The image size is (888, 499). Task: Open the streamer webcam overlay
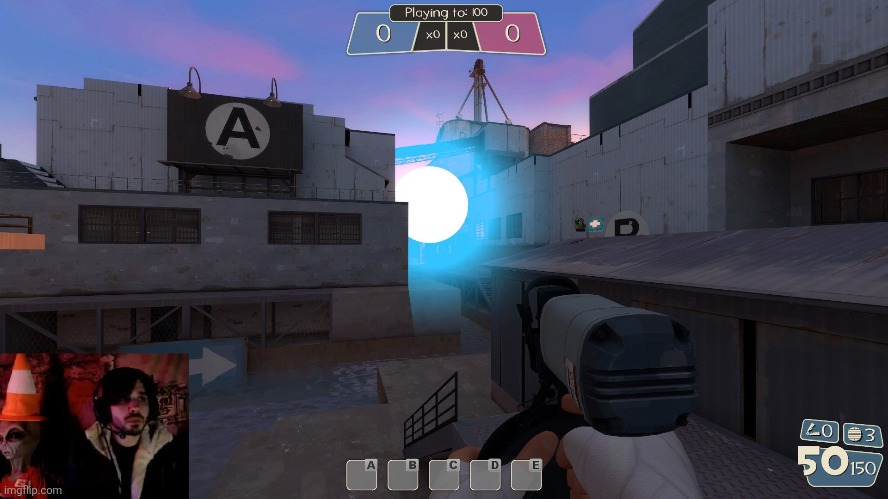coord(94,420)
